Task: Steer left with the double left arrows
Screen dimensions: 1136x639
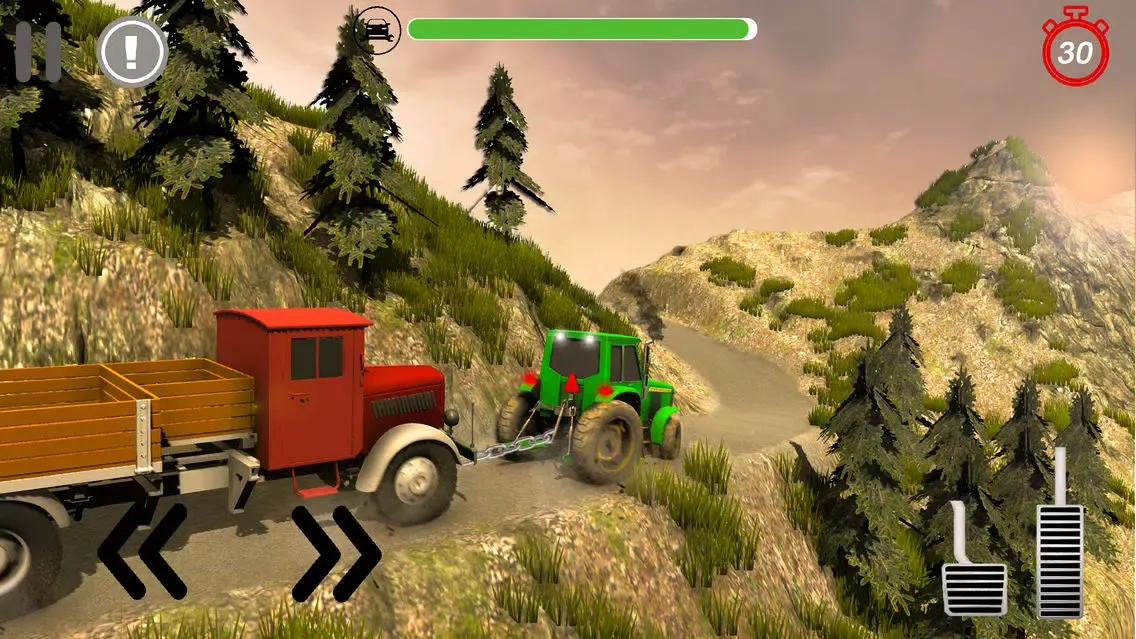Action: tap(142, 551)
